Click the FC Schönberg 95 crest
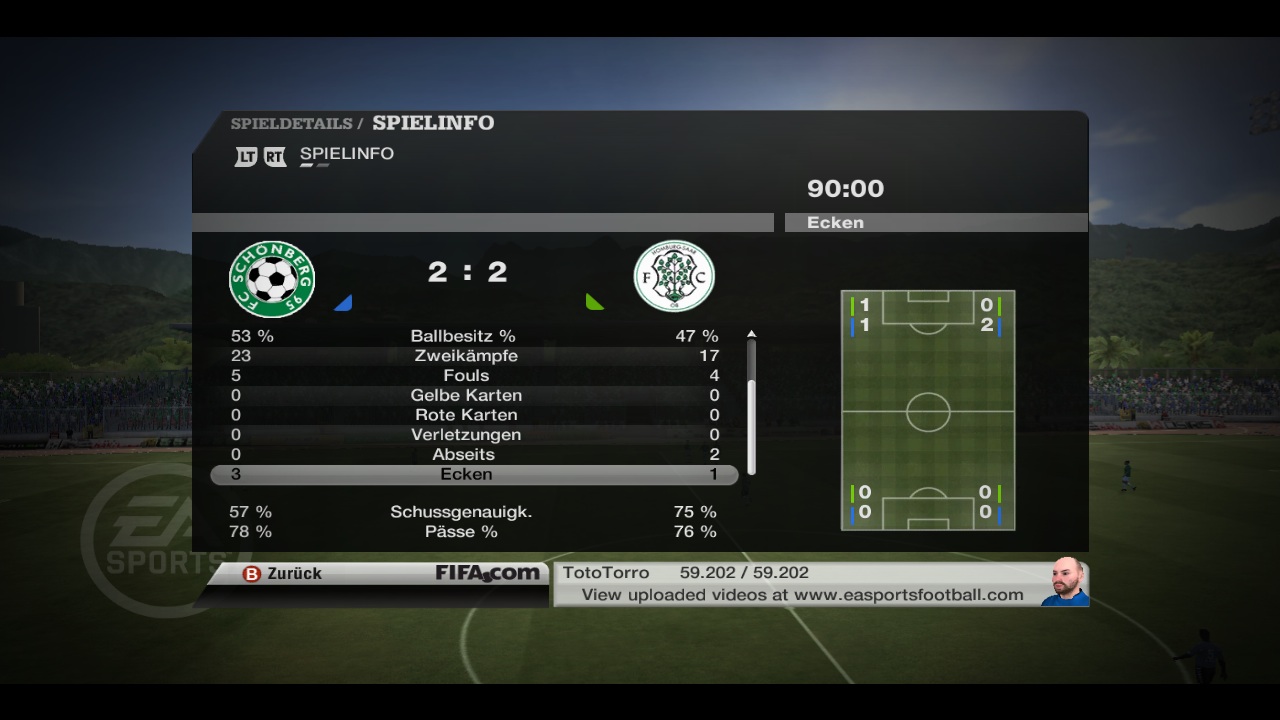This screenshot has width=1280, height=720. pyautogui.click(x=272, y=279)
